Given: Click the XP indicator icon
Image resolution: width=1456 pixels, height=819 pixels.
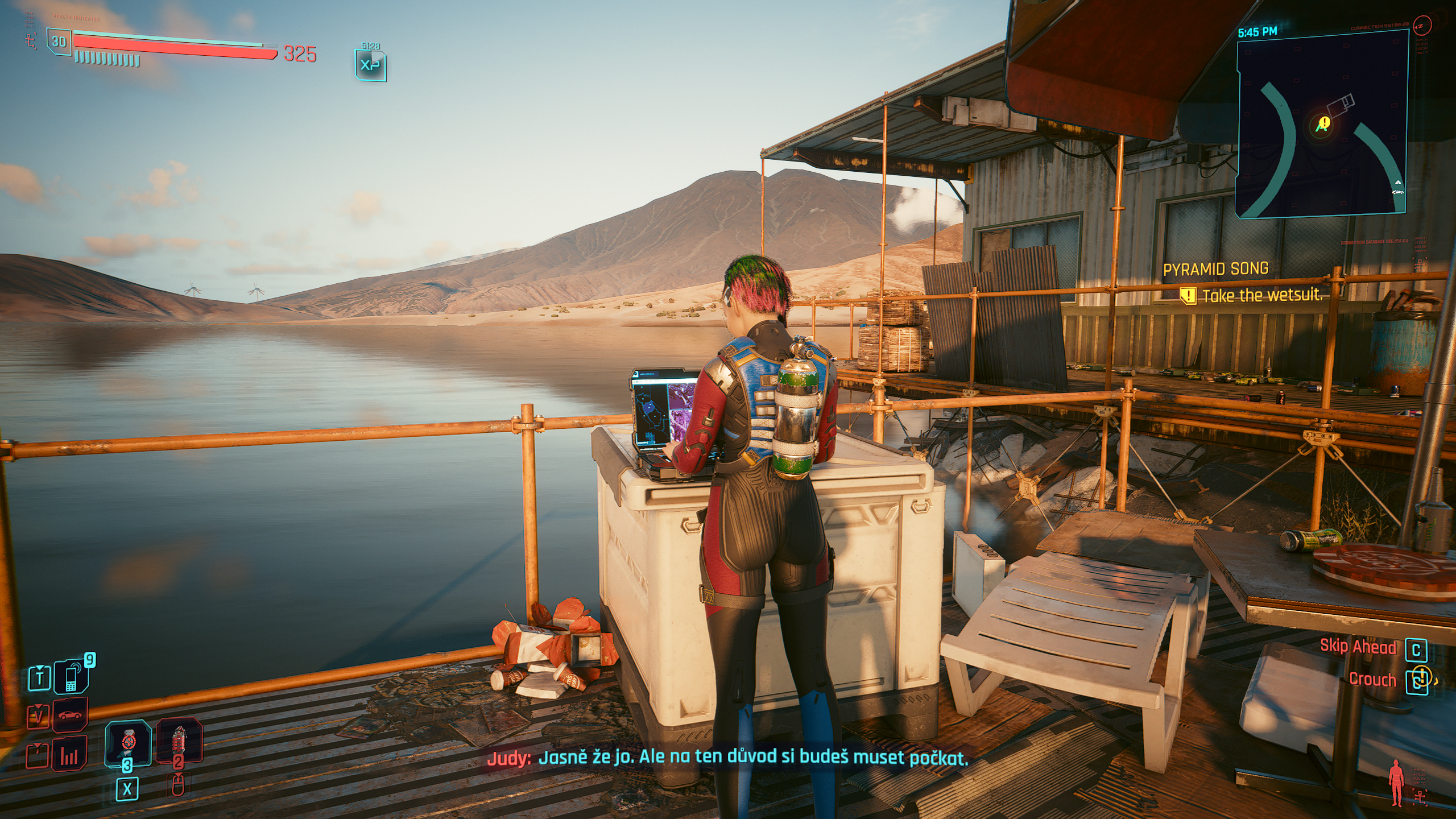Looking at the screenshot, I should (370, 65).
